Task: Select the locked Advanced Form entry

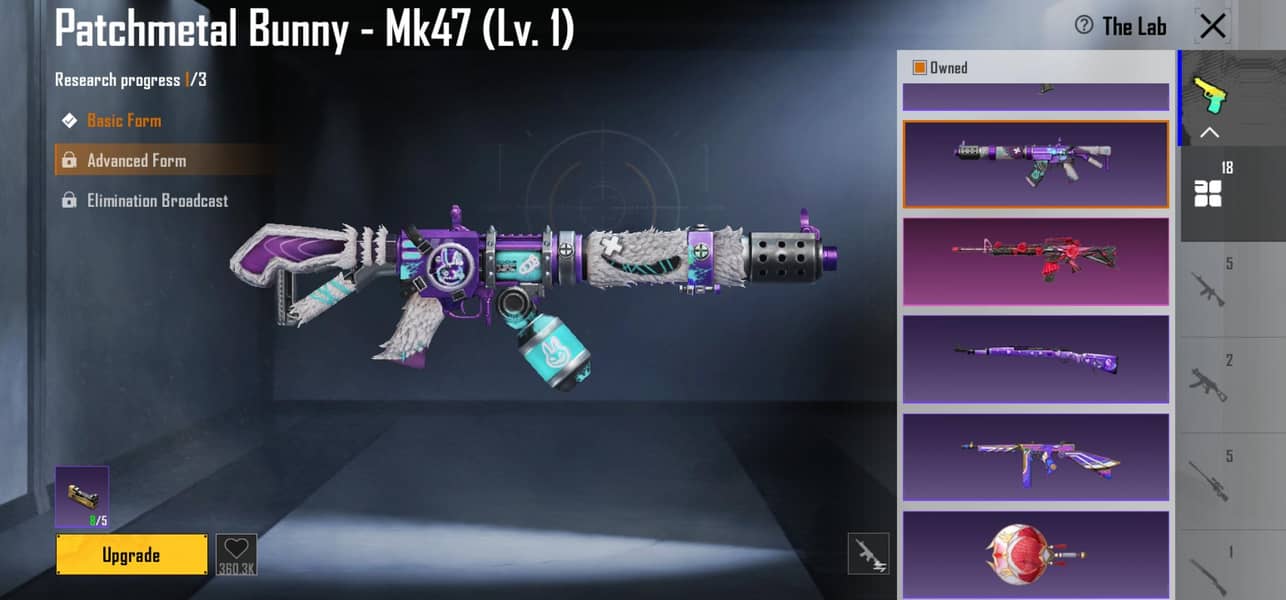Action: (136, 160)
